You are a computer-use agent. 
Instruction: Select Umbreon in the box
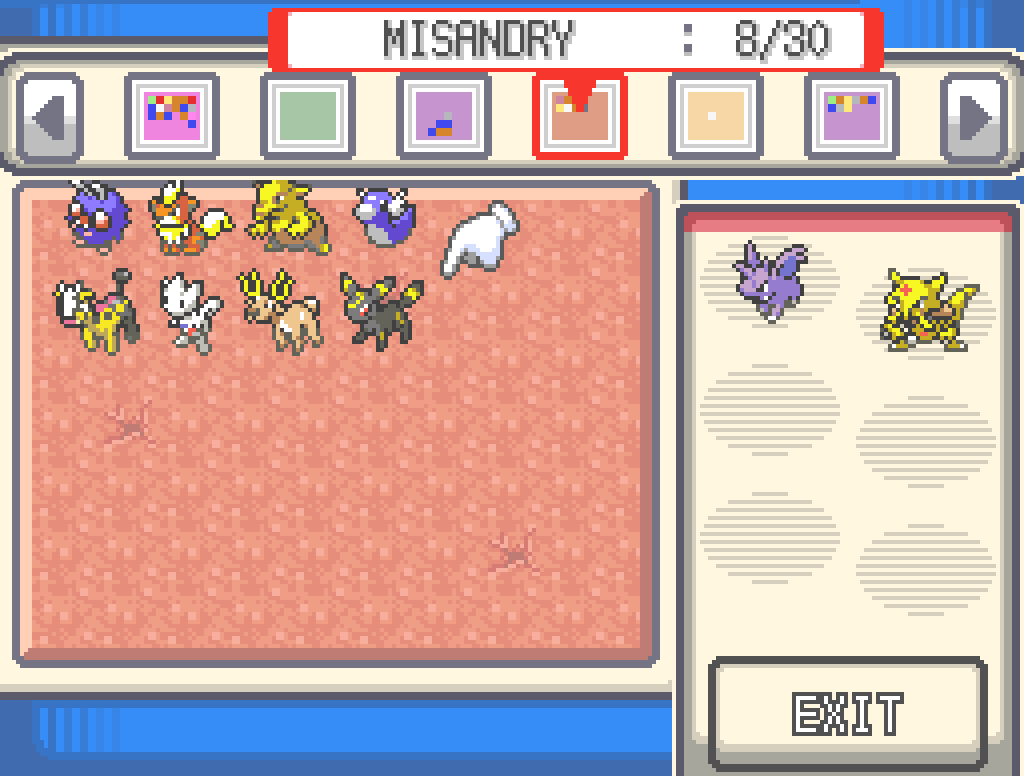(380, 309)
